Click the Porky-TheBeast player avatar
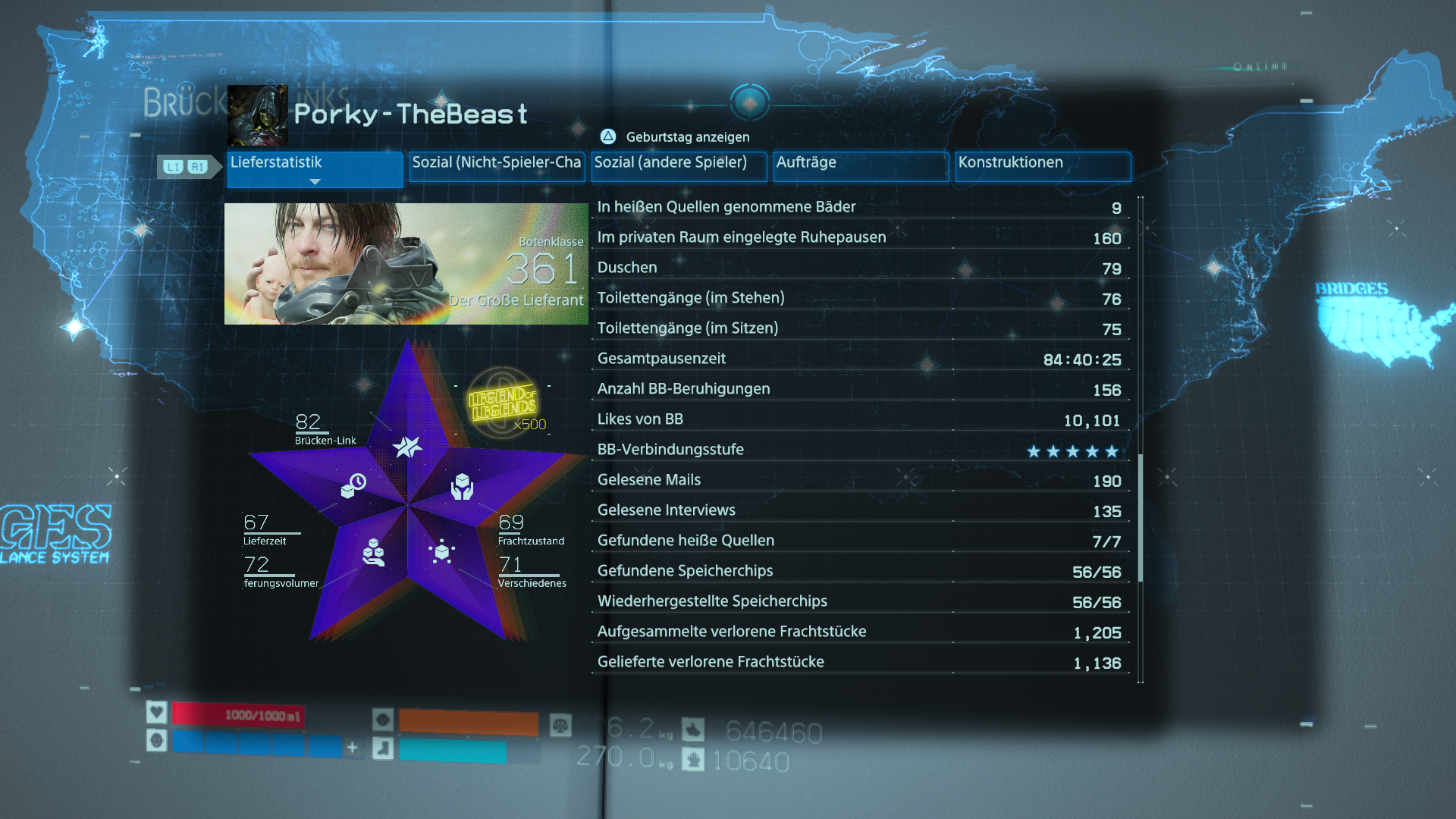 (258, 115)
